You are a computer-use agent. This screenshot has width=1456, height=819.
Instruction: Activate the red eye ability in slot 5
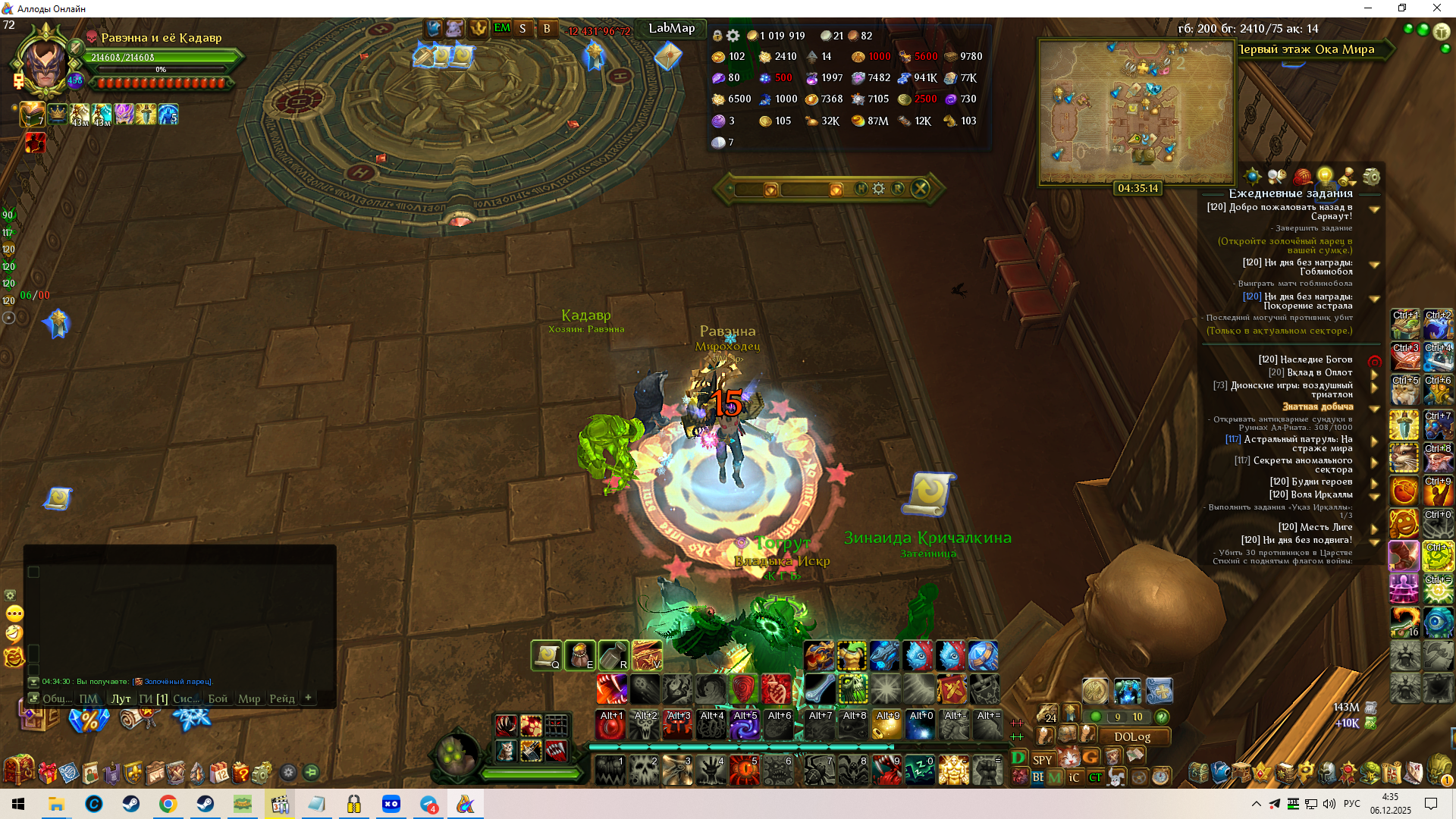coord(744,770)
